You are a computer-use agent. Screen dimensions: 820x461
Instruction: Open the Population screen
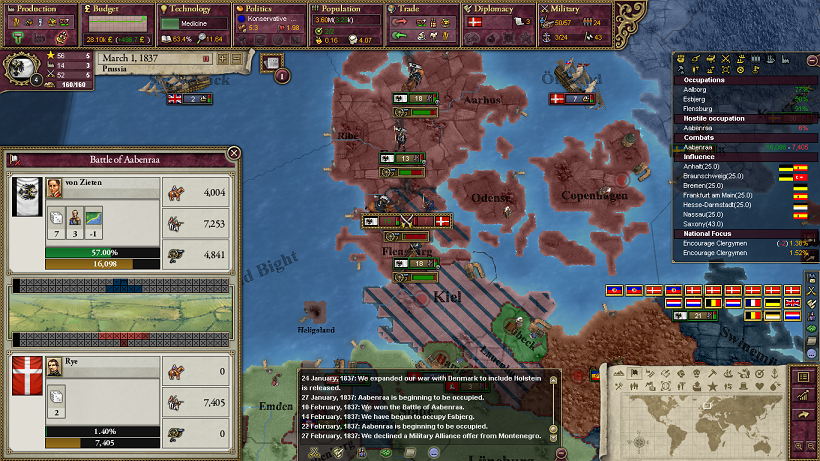tap(346, 9)
